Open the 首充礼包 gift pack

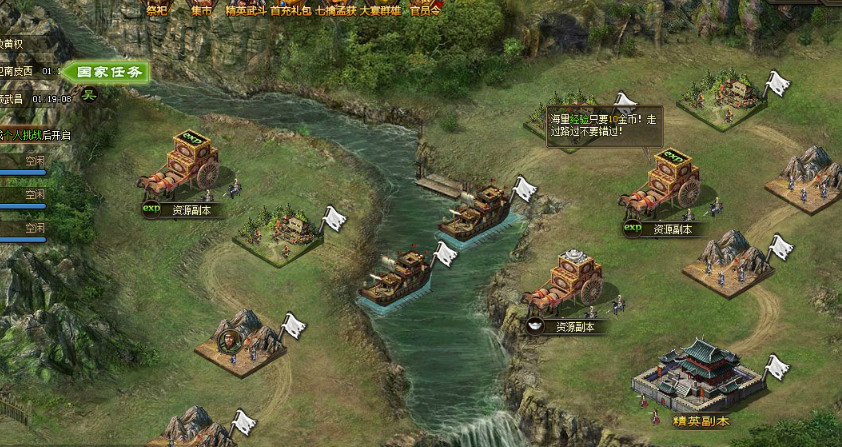pos(290,10)
